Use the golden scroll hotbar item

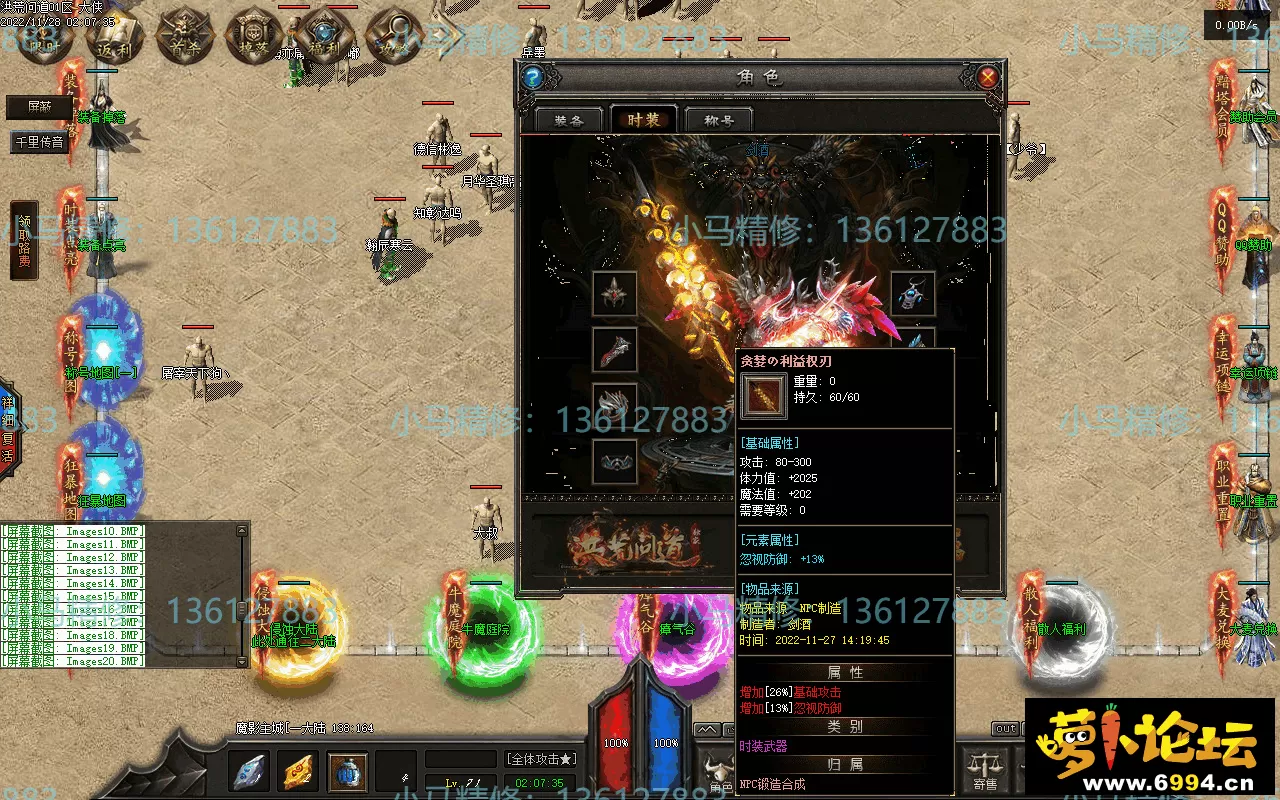coord(299,771)
